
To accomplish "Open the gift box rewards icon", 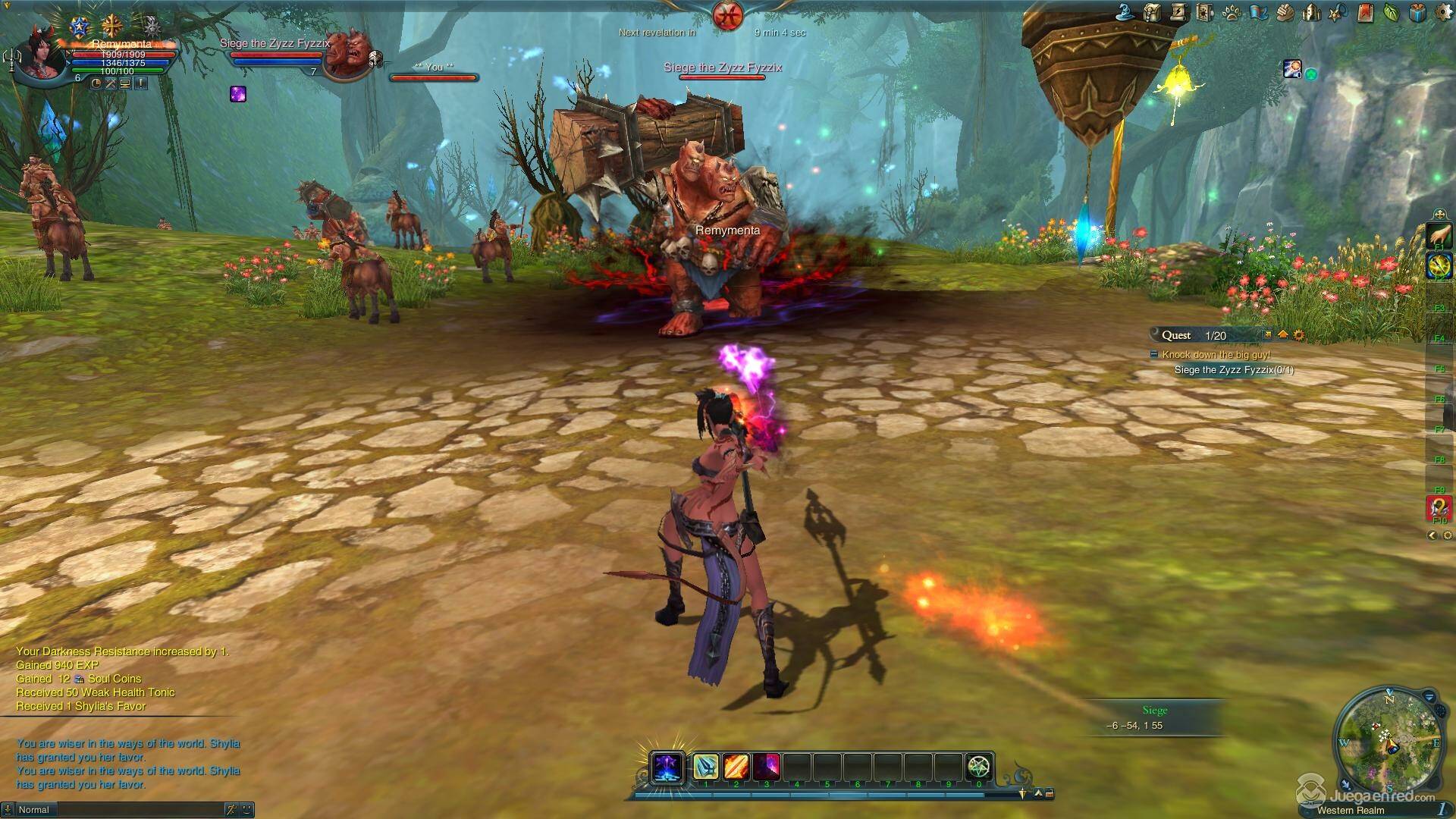I will click(1417, 12).
